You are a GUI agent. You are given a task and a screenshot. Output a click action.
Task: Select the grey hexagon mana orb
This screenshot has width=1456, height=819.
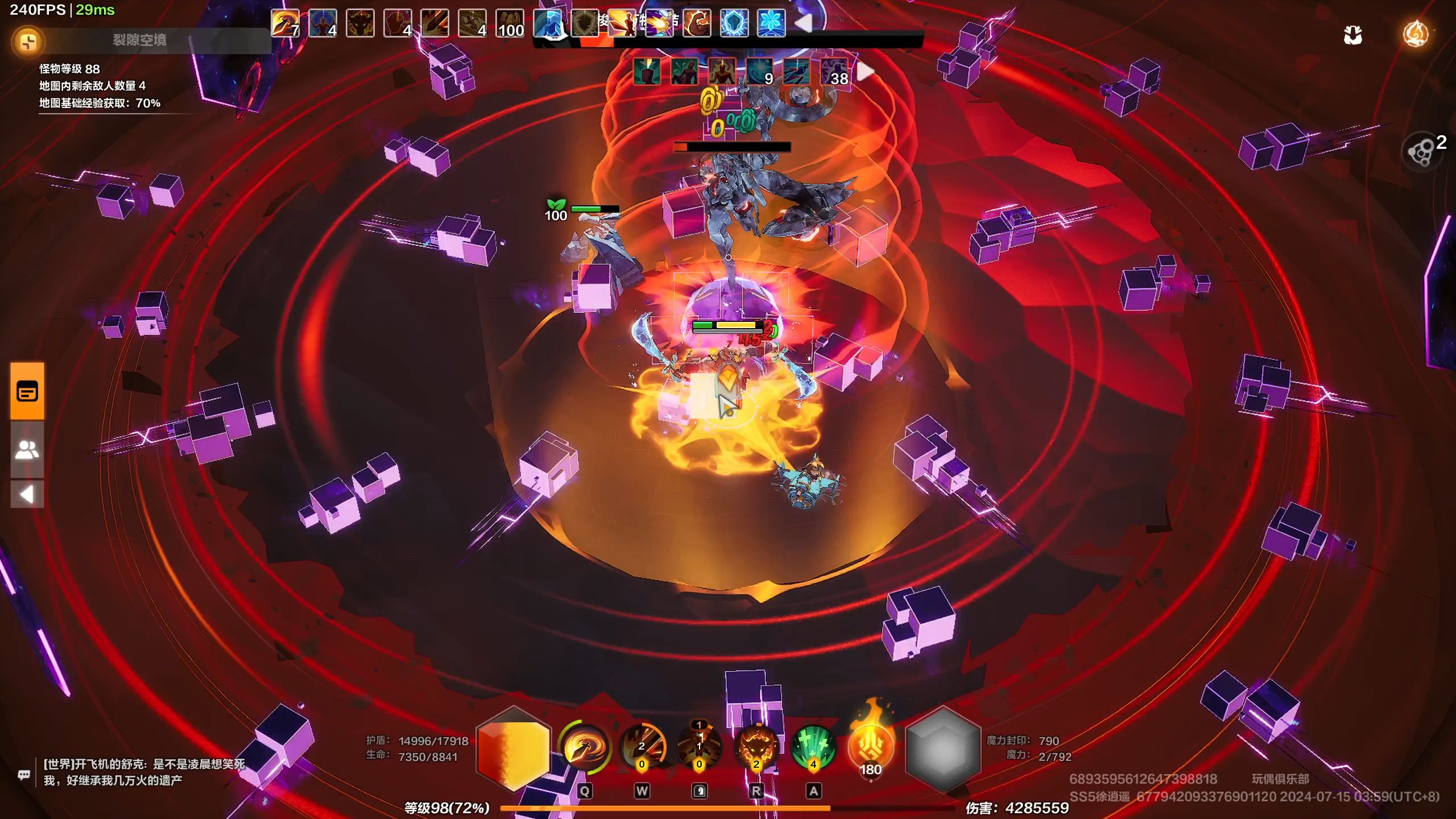942,749
